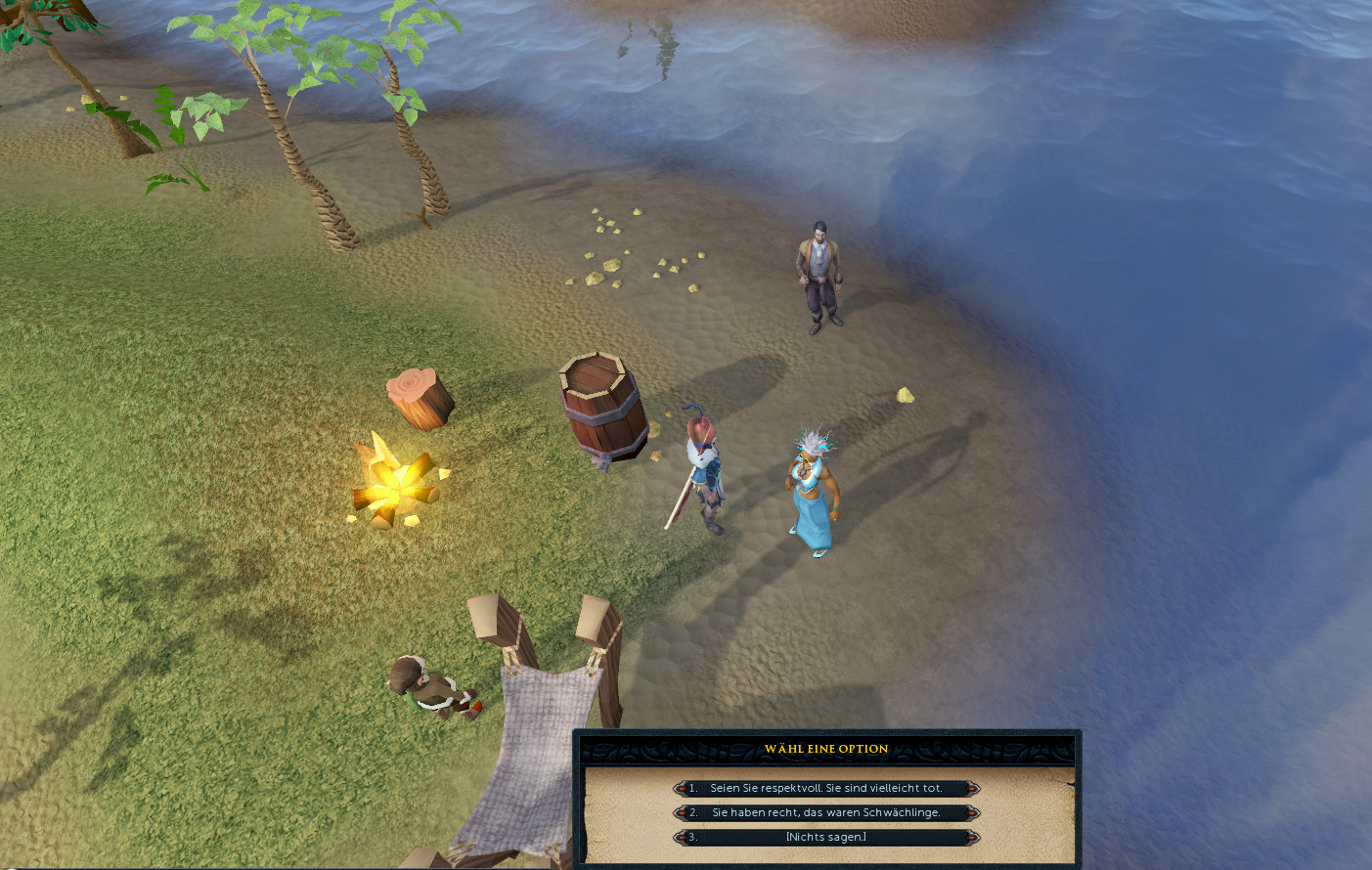1372x870 pixels.
Task: Choose "Seien Sie respektvoll. Sie sind vielleicht tot."
Action: pos(826,788)
